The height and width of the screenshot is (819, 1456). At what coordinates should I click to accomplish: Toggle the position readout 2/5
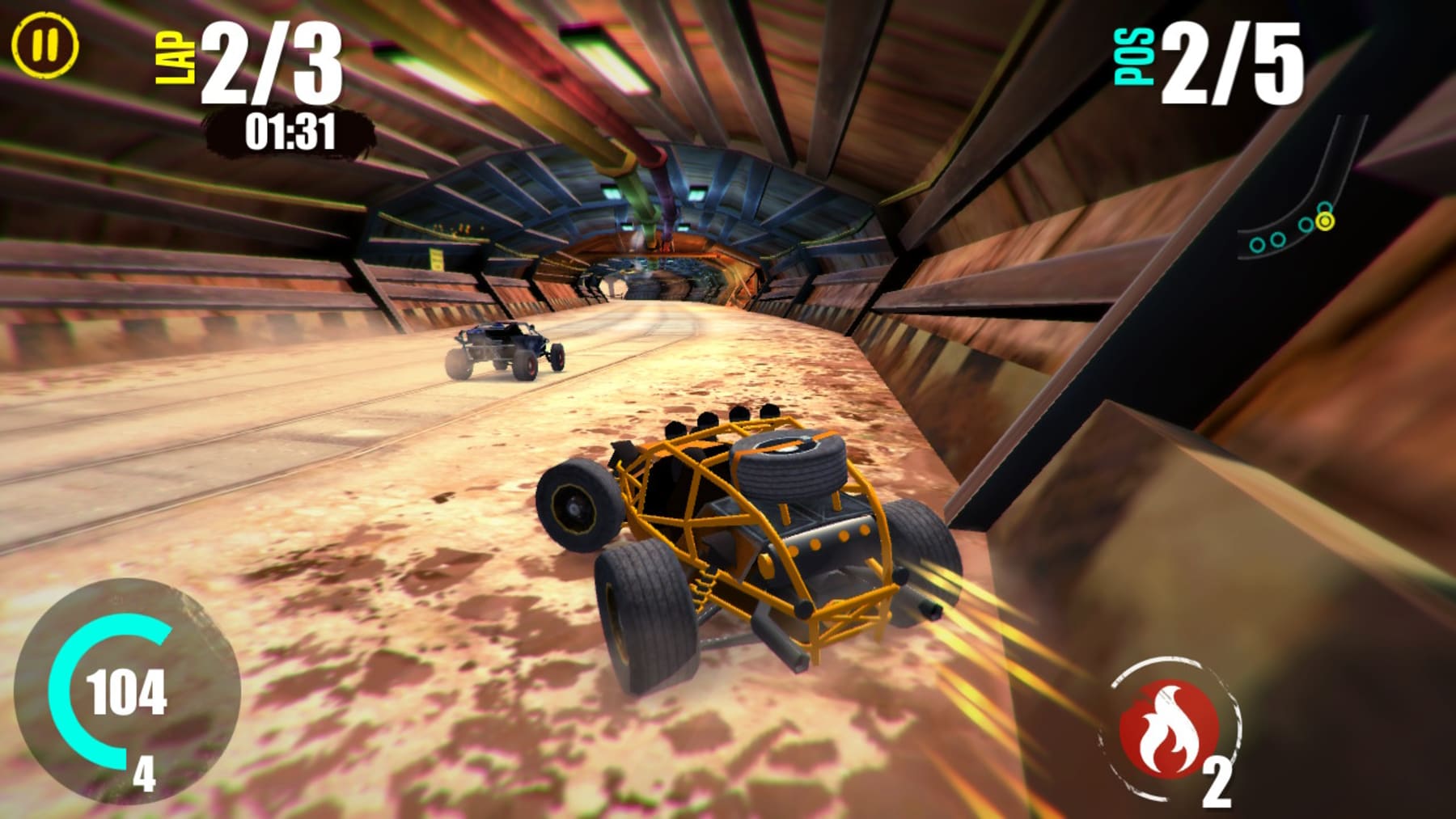[x=1230, y=65]
